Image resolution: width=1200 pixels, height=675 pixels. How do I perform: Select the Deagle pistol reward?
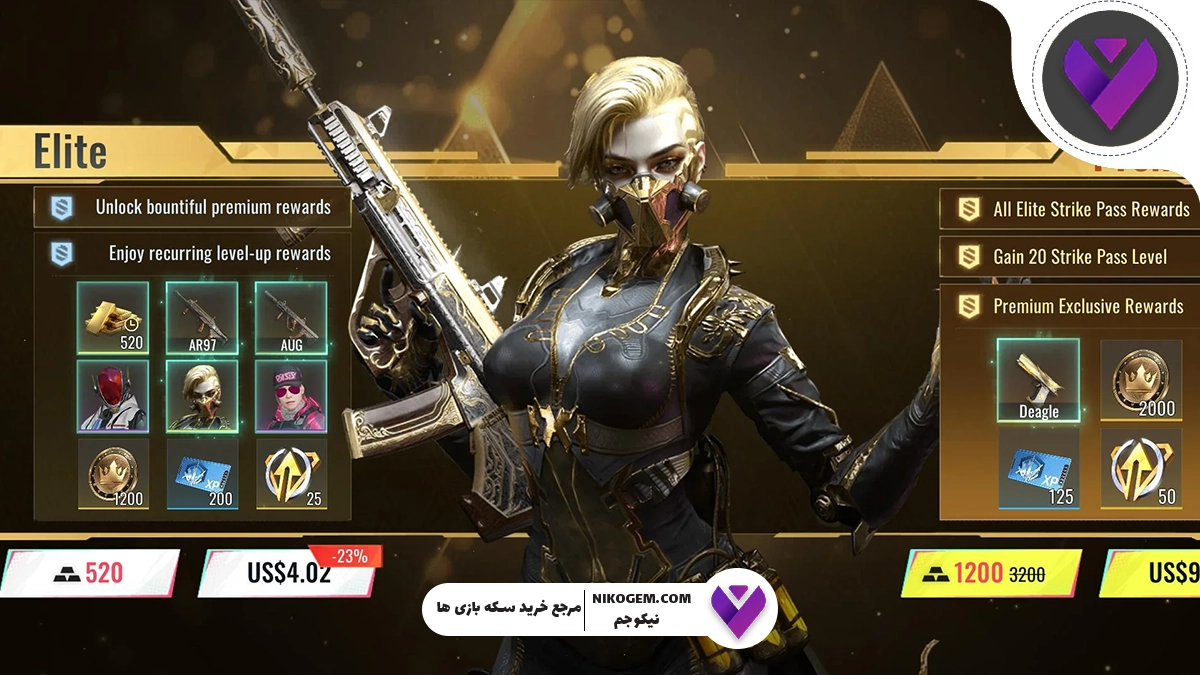point(1038,380)
